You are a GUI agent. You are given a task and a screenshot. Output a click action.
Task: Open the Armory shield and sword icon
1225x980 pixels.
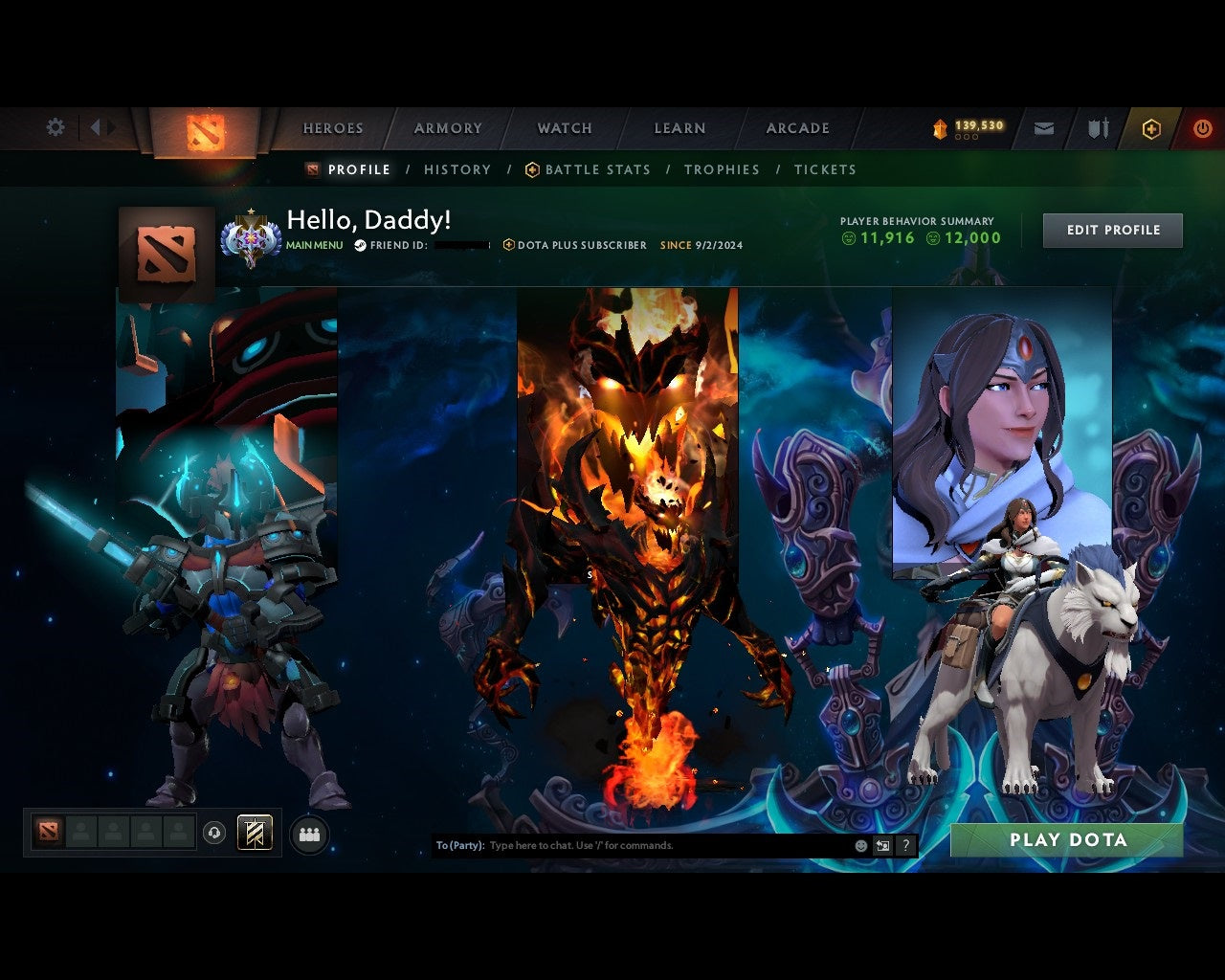(x=1097, y=126)
